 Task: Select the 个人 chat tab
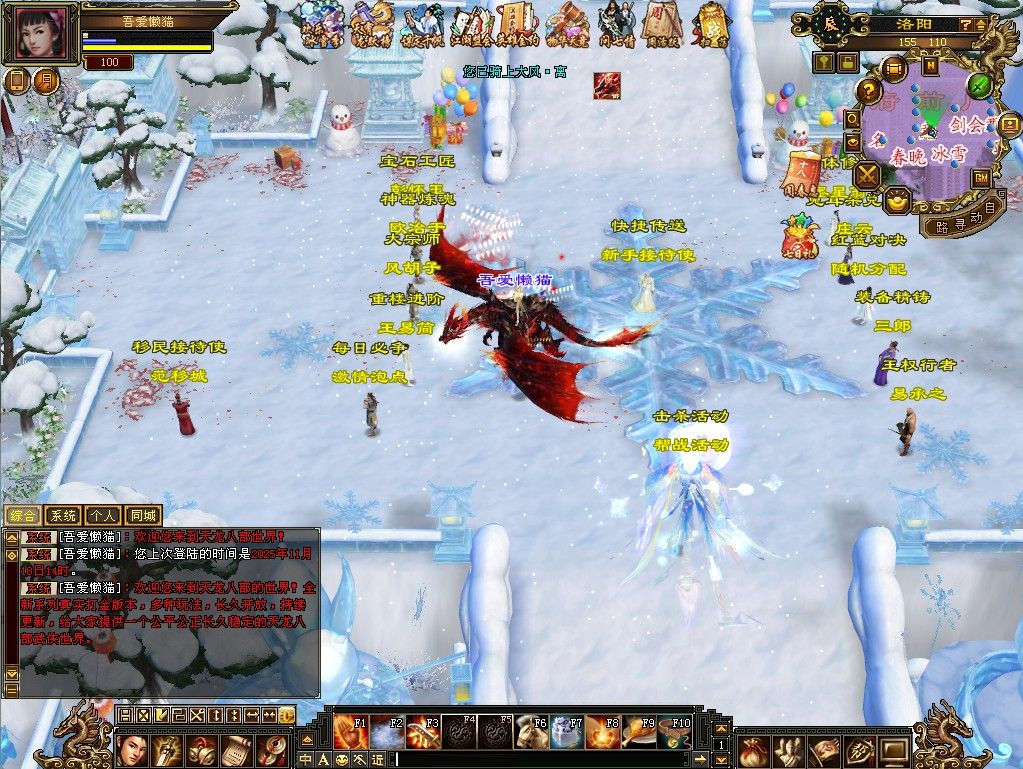tap(103, 516)
